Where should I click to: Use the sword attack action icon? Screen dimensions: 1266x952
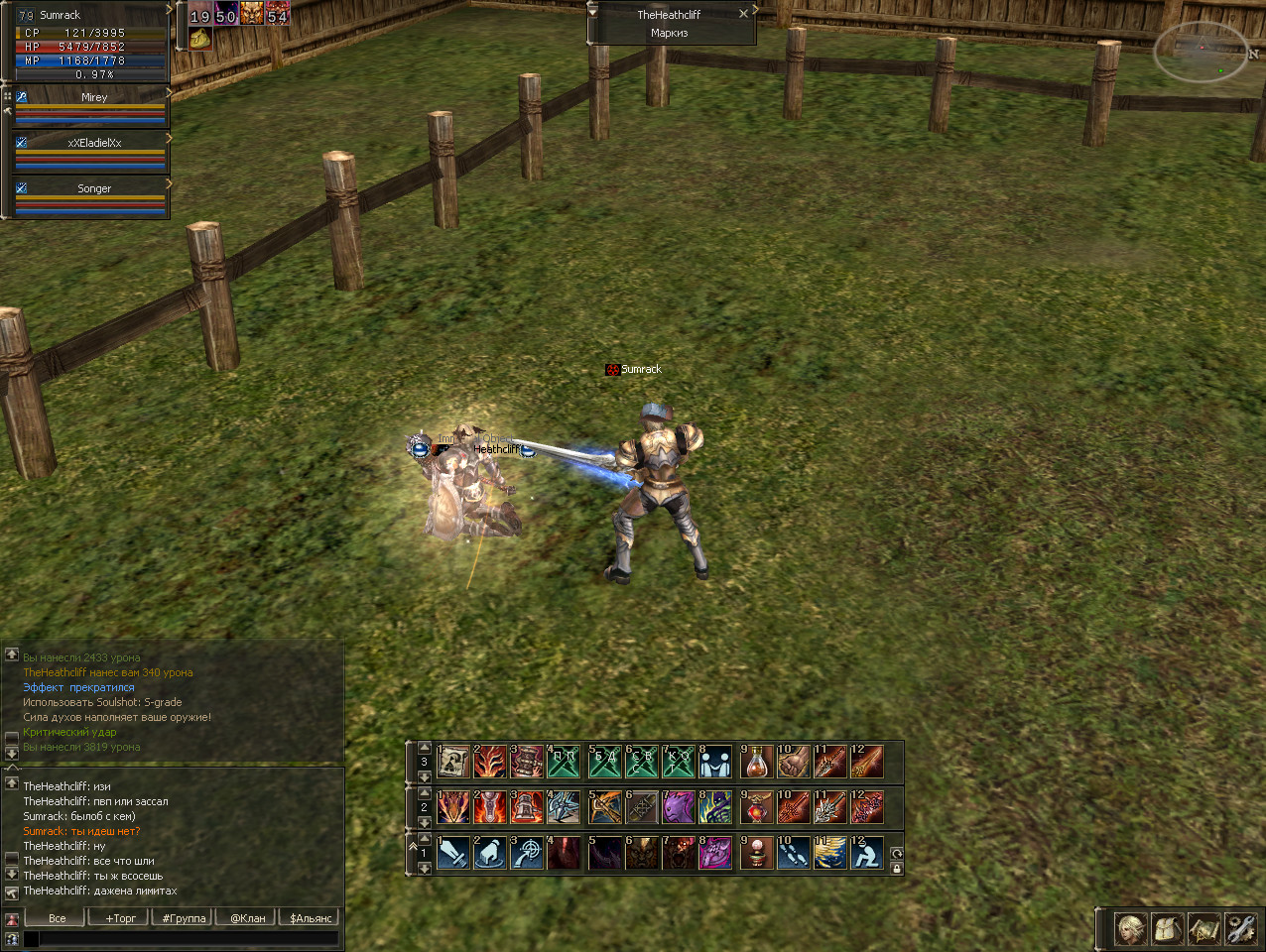(x=453, y=853)
